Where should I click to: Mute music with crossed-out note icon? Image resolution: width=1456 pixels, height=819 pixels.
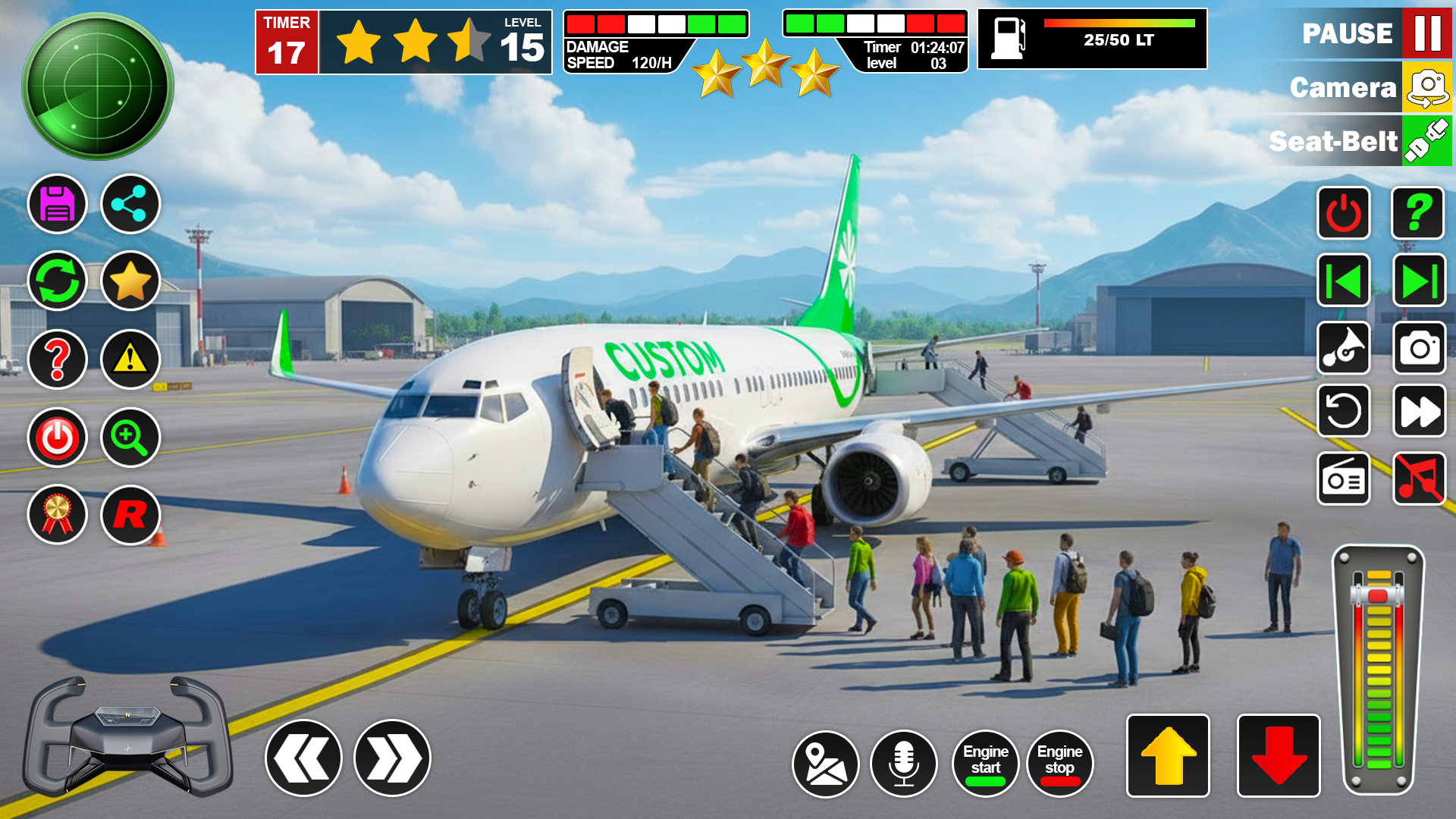[x=1419, y=479]
